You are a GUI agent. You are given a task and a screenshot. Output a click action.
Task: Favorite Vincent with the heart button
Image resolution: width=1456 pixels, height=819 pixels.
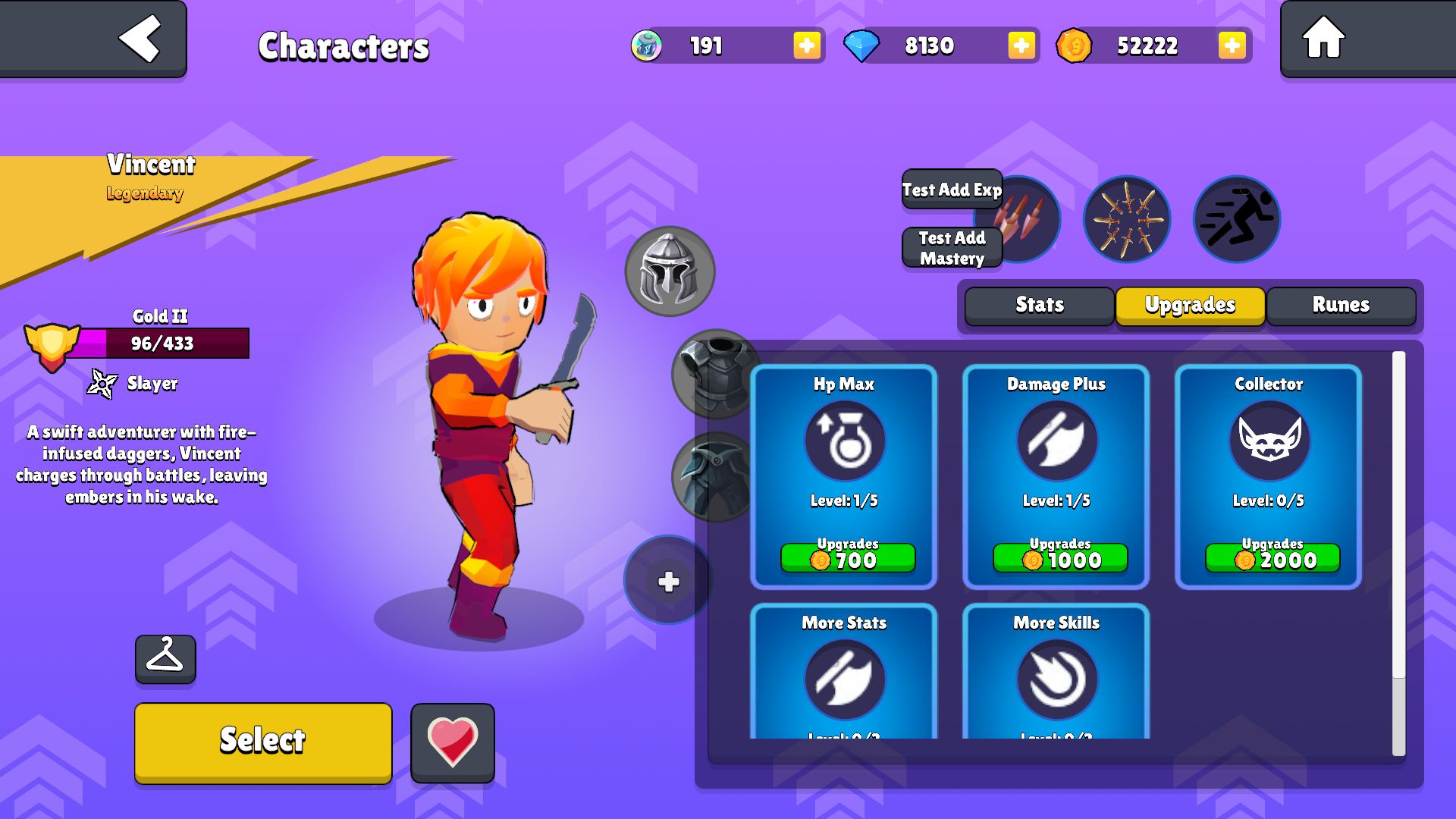[453, 742]
